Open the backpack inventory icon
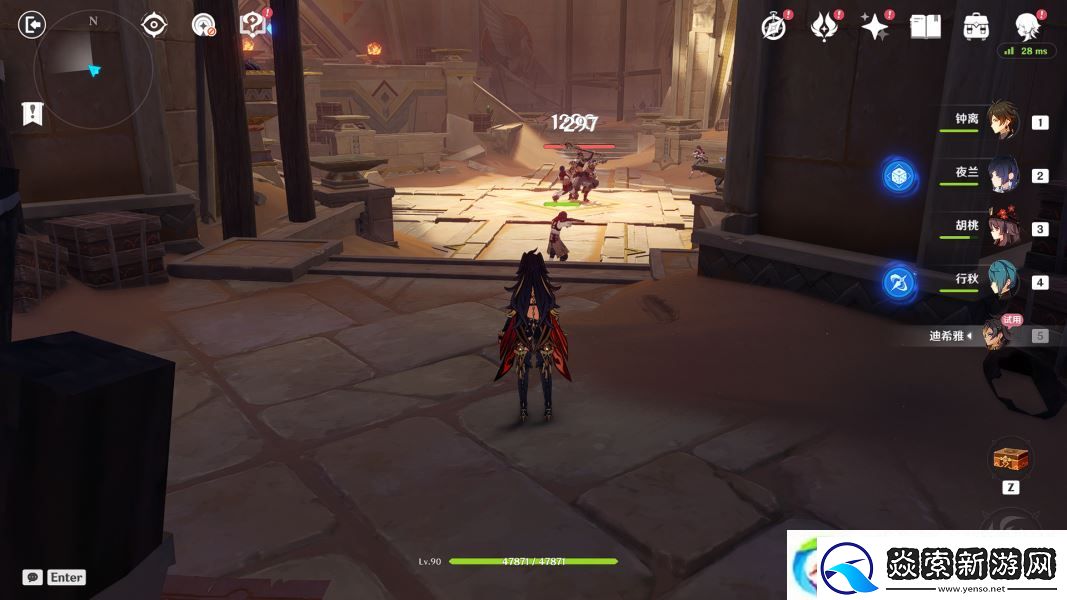Viewport: 1067px width, 600px height. 976,27
